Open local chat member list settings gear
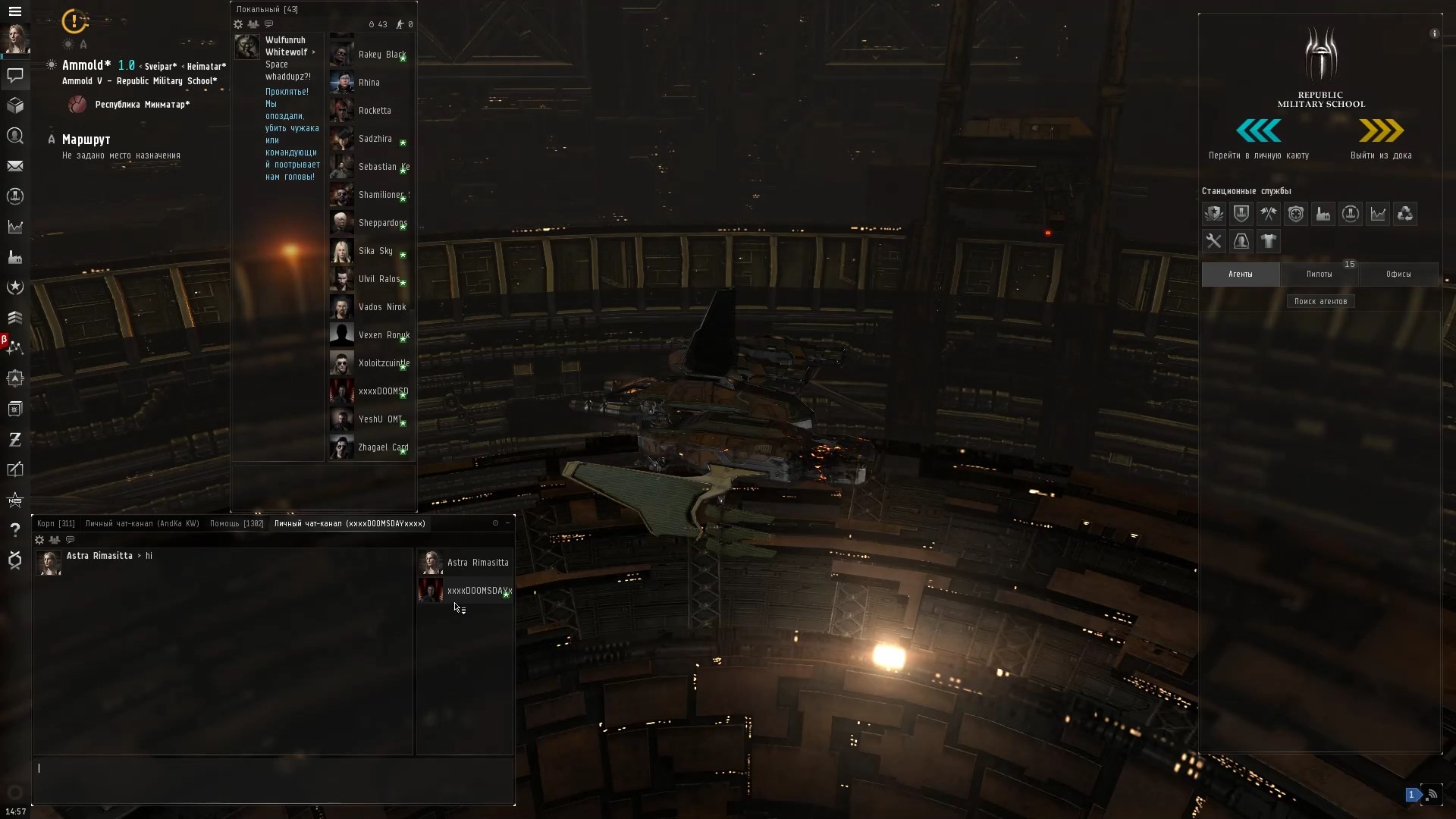 tap(238, 24)
